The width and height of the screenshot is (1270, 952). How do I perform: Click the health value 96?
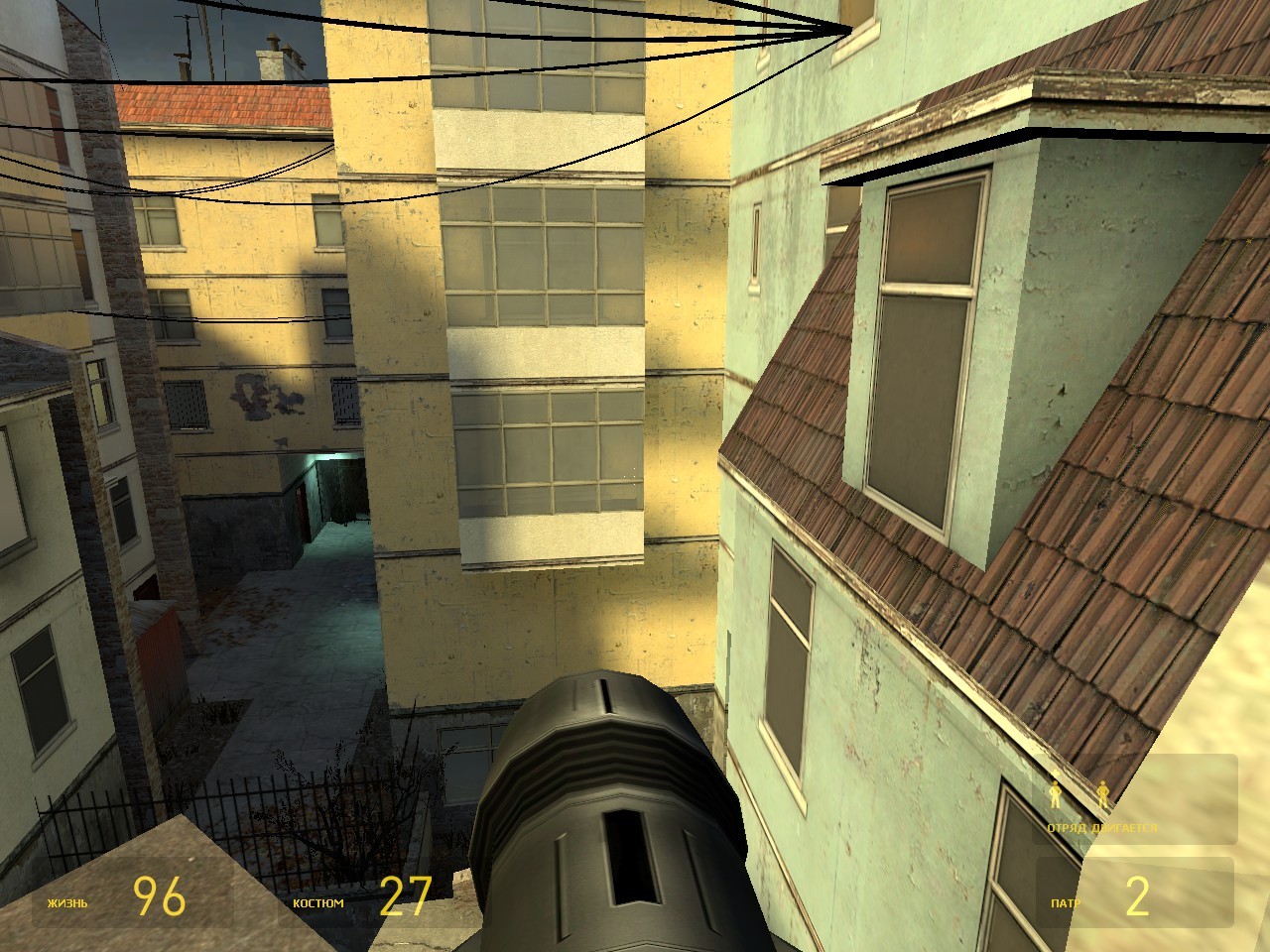[159, 897]
